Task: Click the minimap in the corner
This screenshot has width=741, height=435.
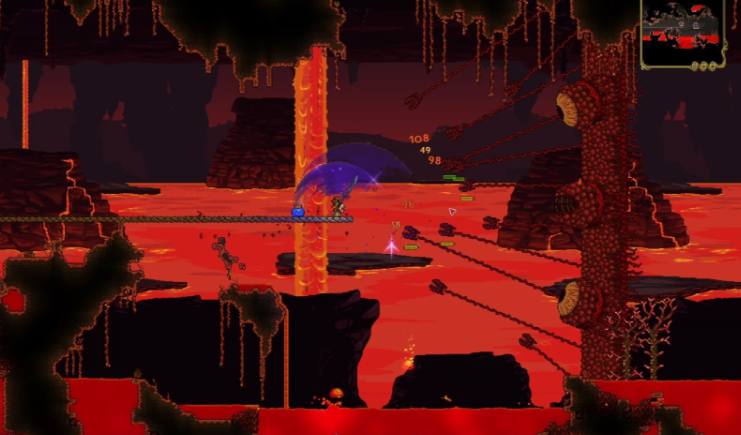Action: [x=684, y=32]
